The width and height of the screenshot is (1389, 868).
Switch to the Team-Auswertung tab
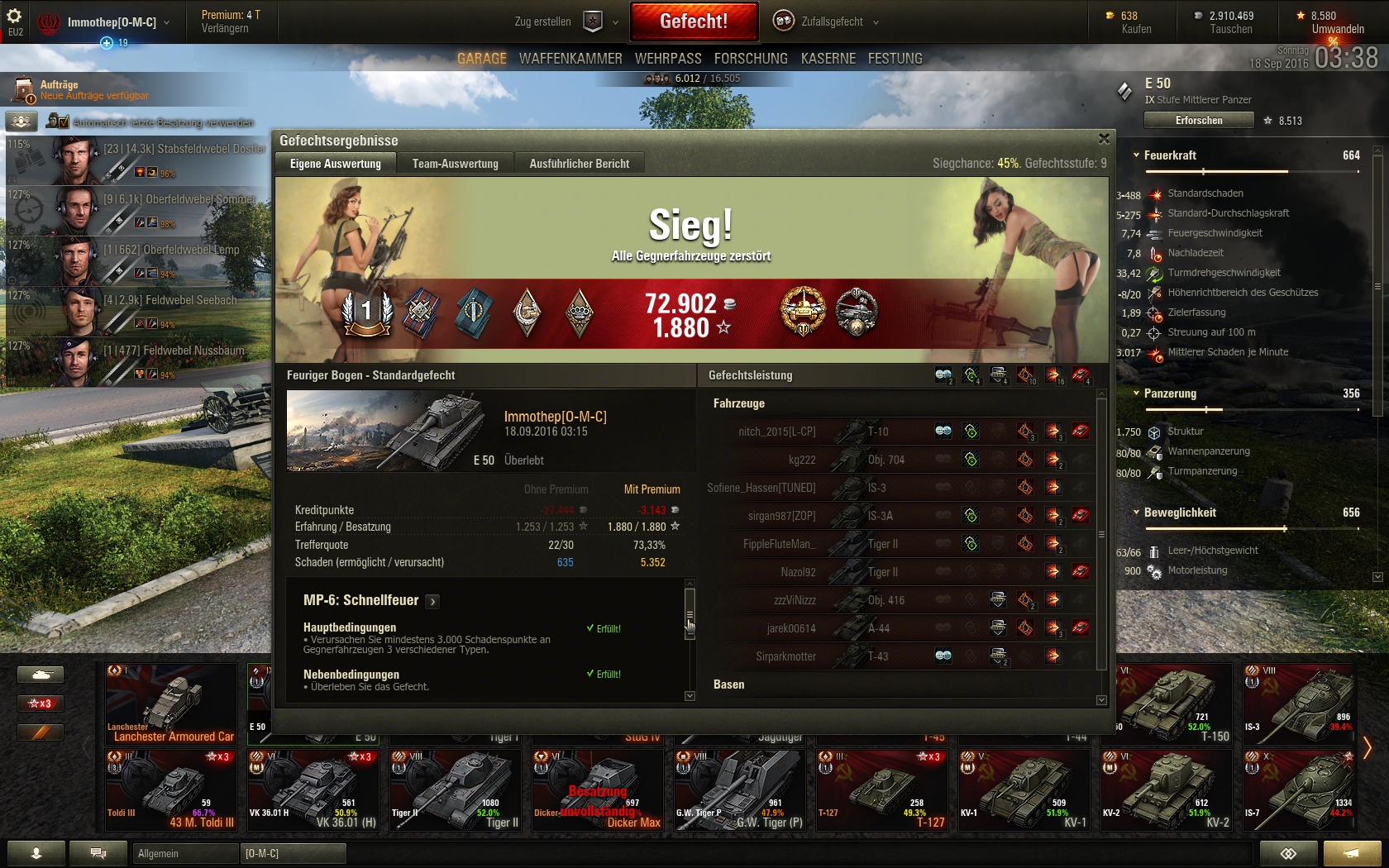[455, 164]
